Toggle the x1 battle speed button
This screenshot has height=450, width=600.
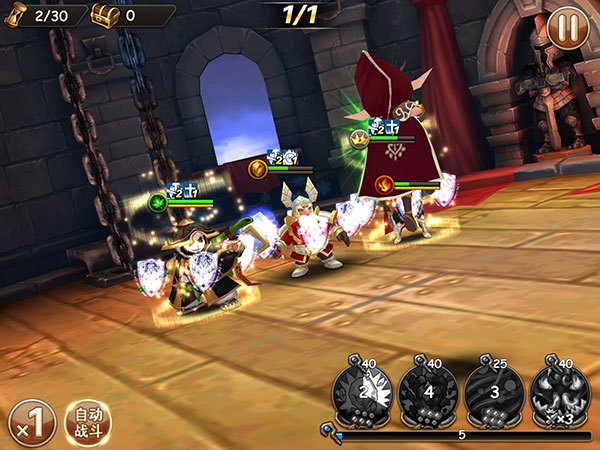point(31,422)
